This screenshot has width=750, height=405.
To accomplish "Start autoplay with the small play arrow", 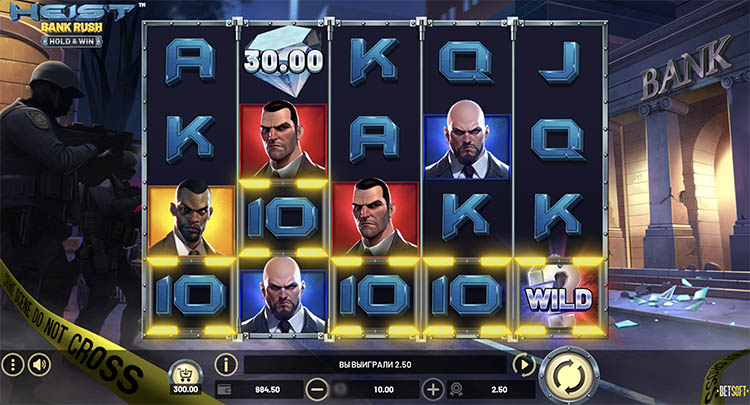I will click(524, 364).
